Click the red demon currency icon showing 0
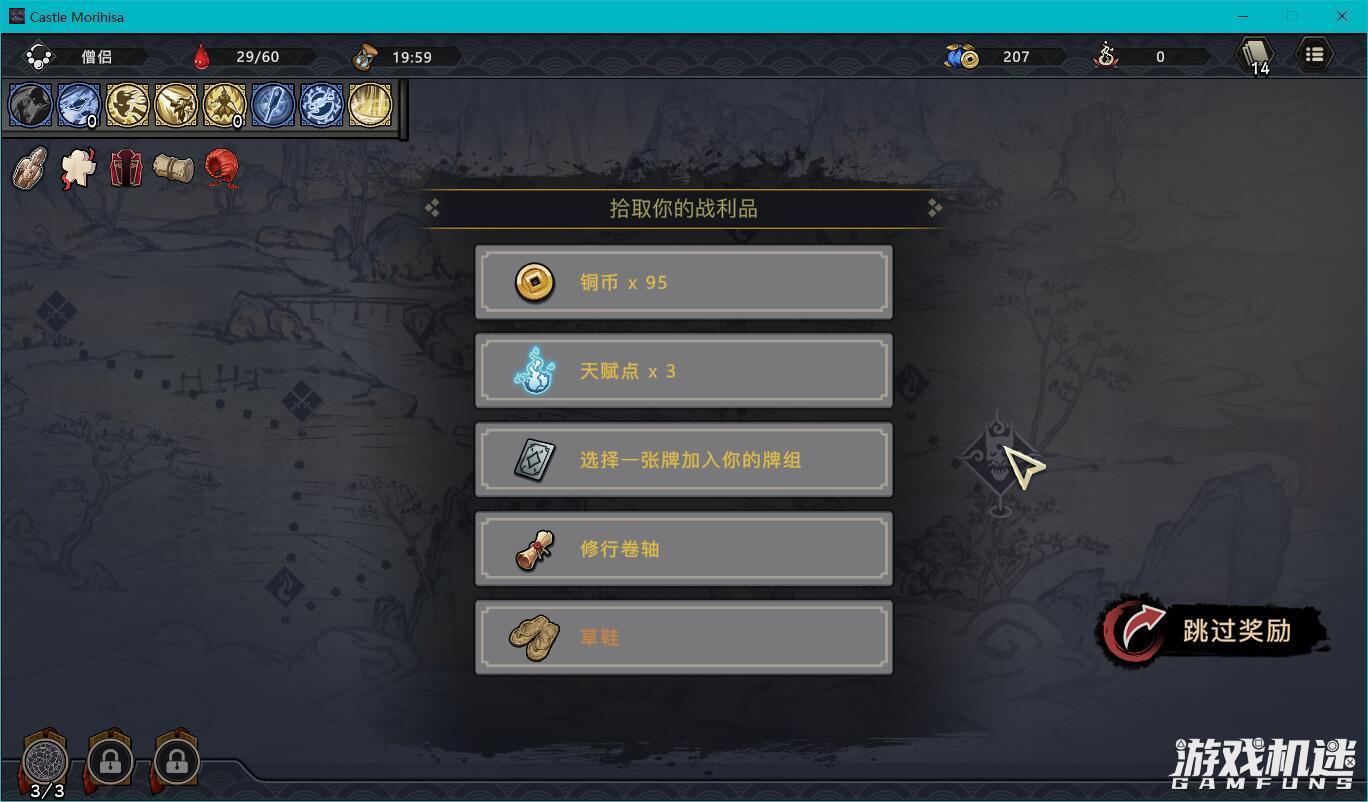This screenshot has height=802, width=1368. (x=1108, y=57)
